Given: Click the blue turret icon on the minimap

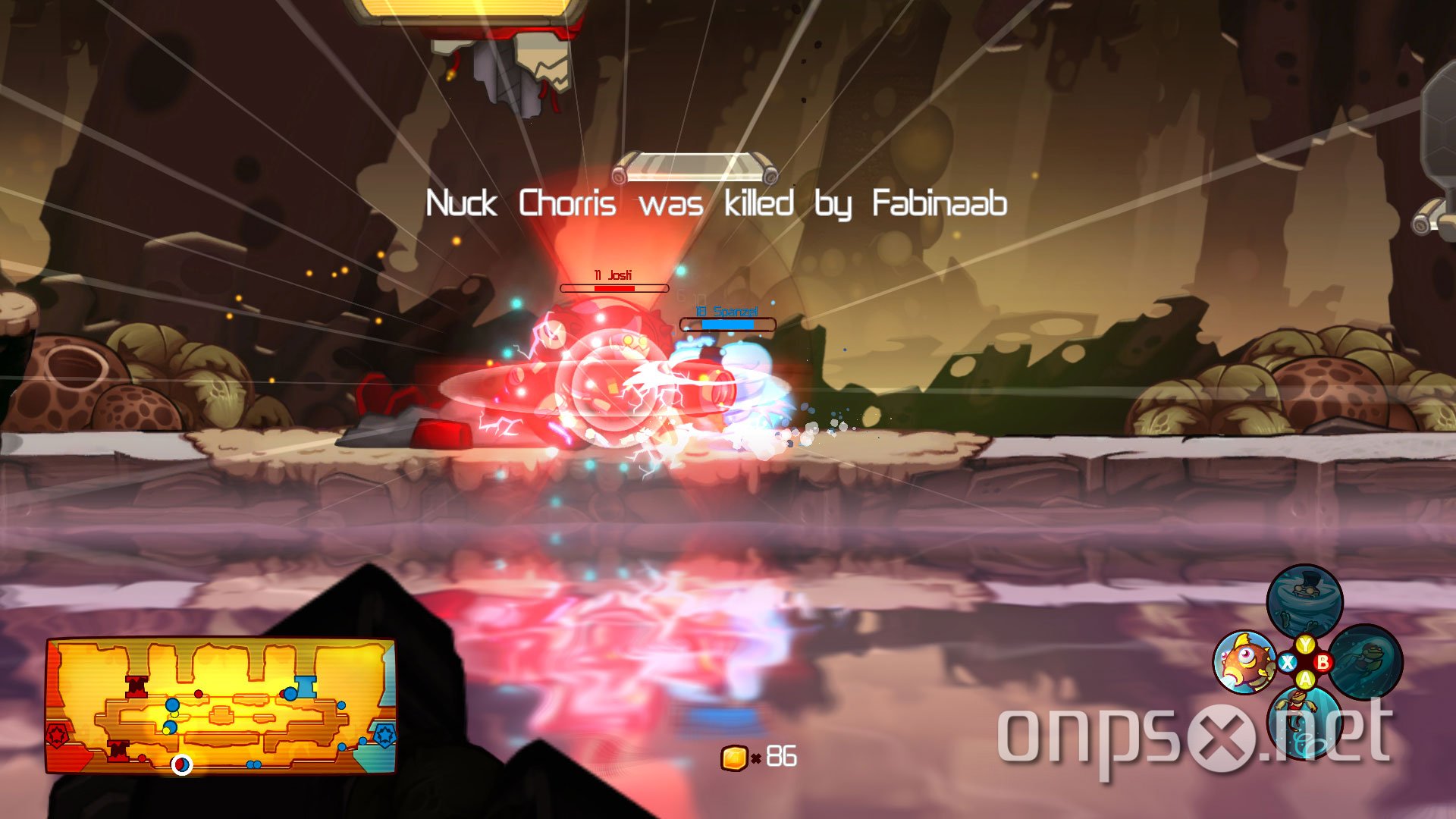Looking at the screenshot, I should [x=306, y=688].
